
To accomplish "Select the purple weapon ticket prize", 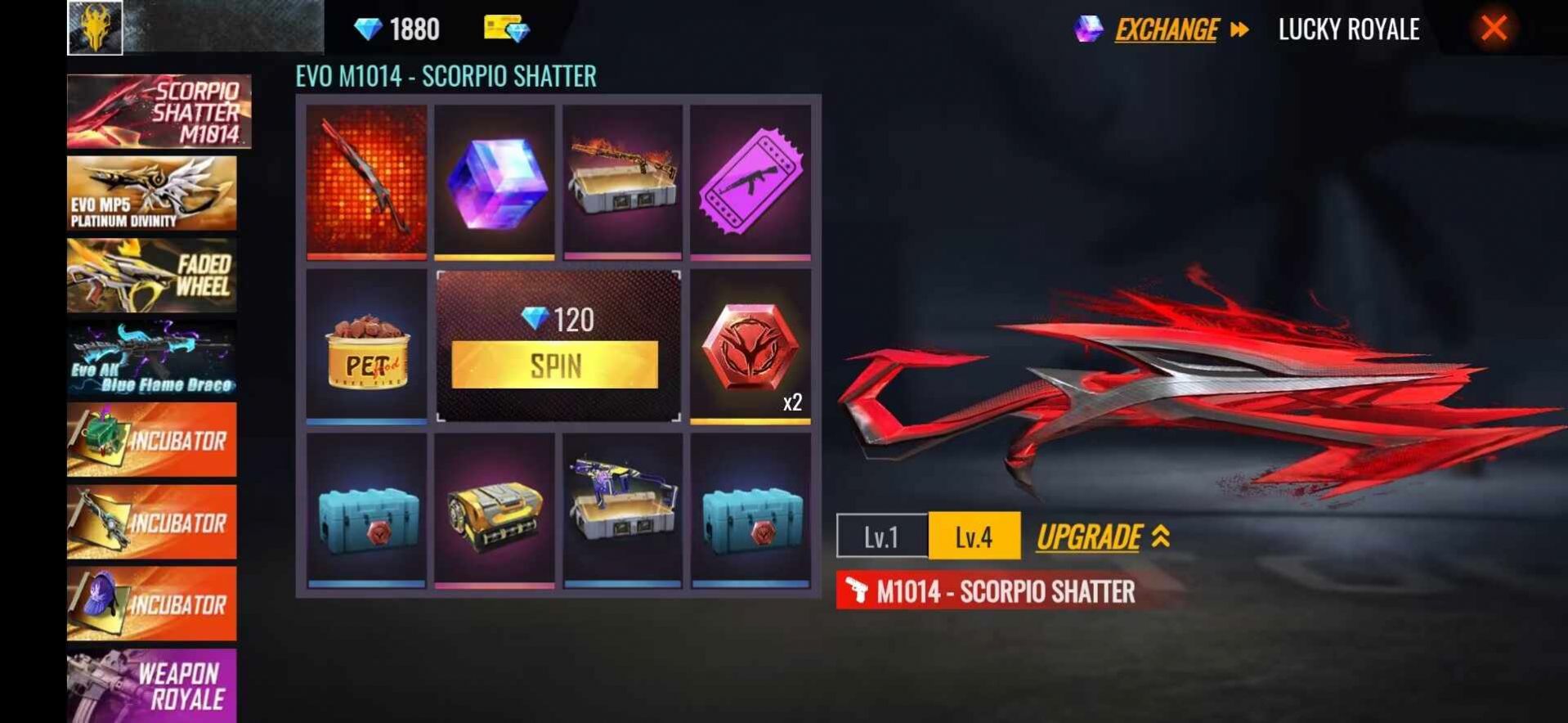I will point(750,182).
